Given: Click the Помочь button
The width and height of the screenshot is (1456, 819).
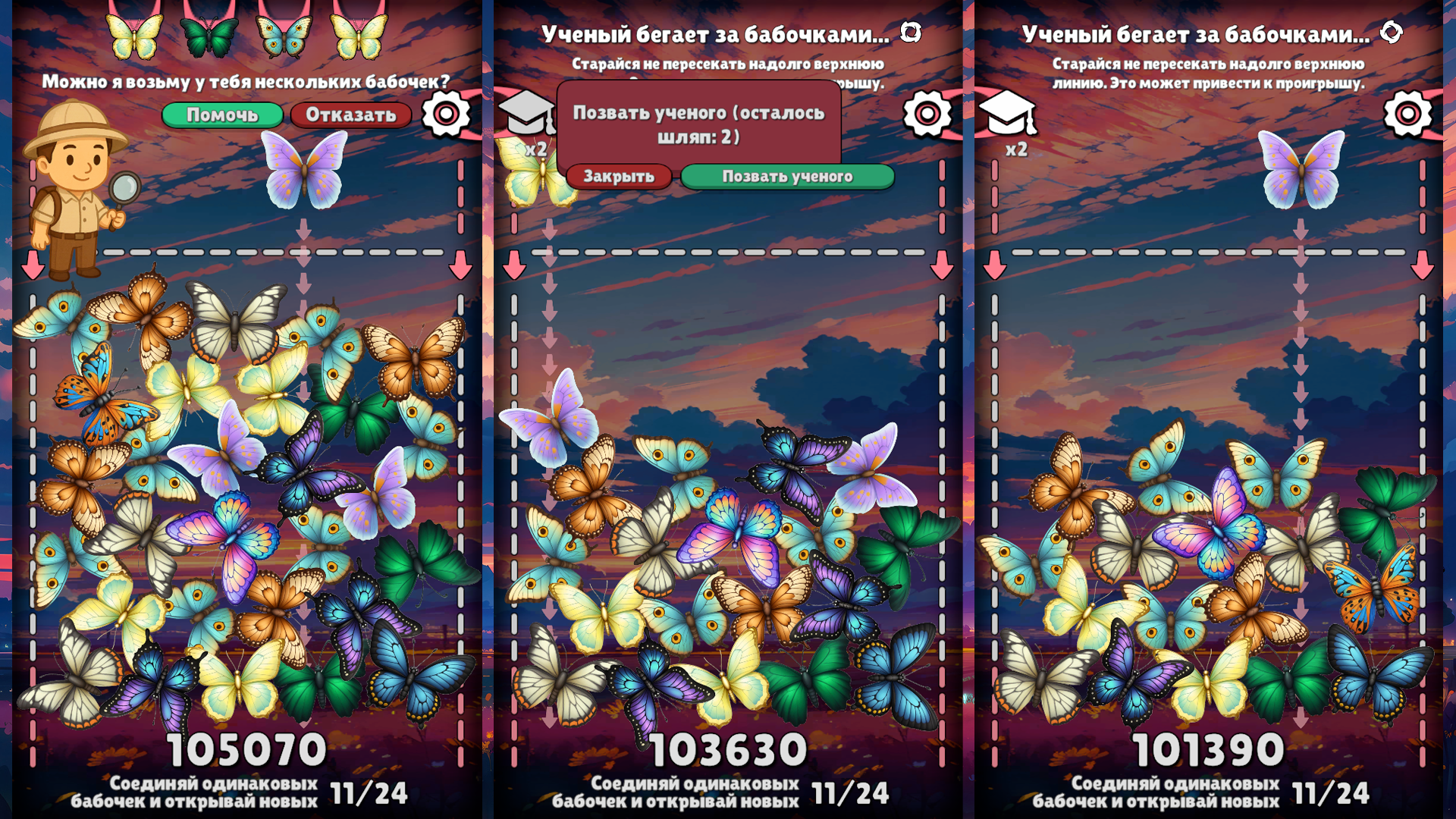Looking at the screenshot, I should [224, 116].
